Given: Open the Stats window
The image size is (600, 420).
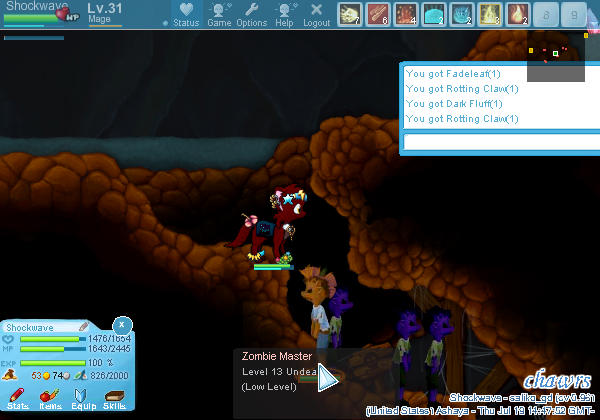Looking at the screenshot, I should pyautogui.click(x=19, y=399).
